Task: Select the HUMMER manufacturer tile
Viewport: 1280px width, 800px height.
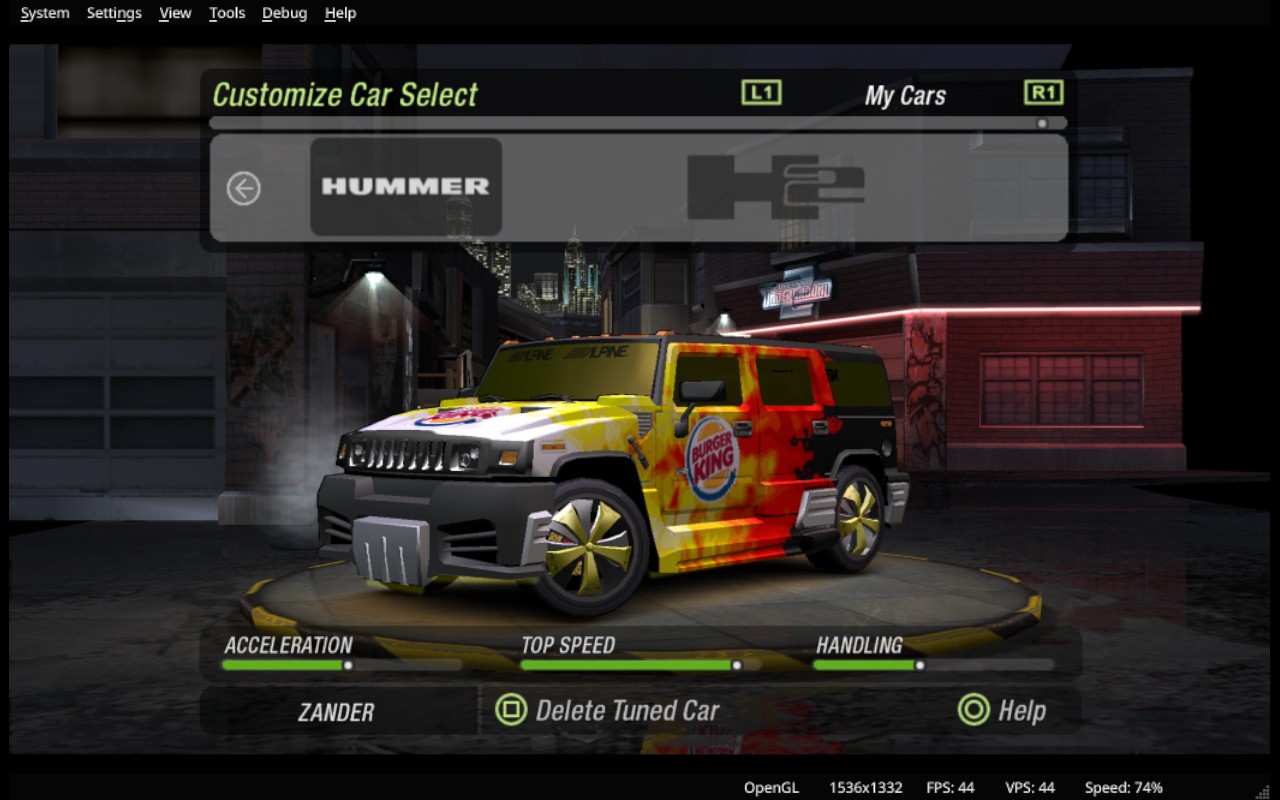Action: pos(406,187)
